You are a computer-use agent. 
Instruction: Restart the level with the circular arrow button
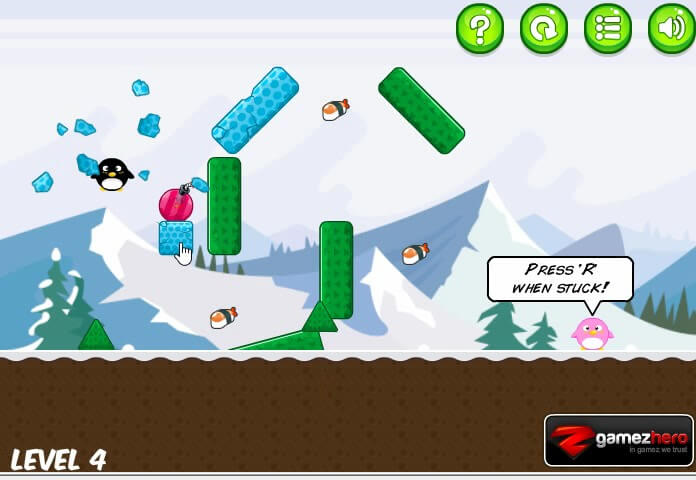coord(544,28)
